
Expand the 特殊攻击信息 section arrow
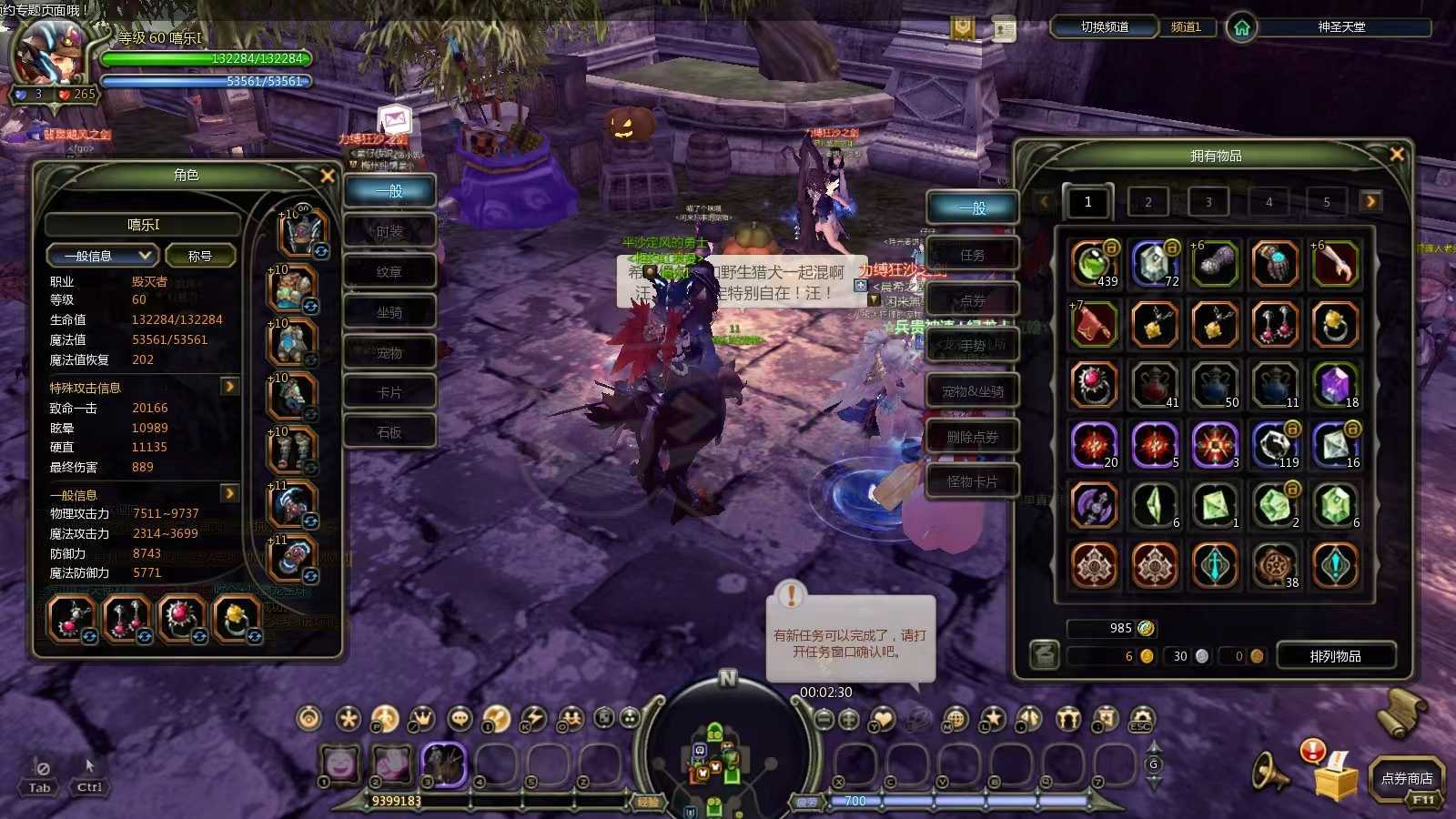pos(229,387)
